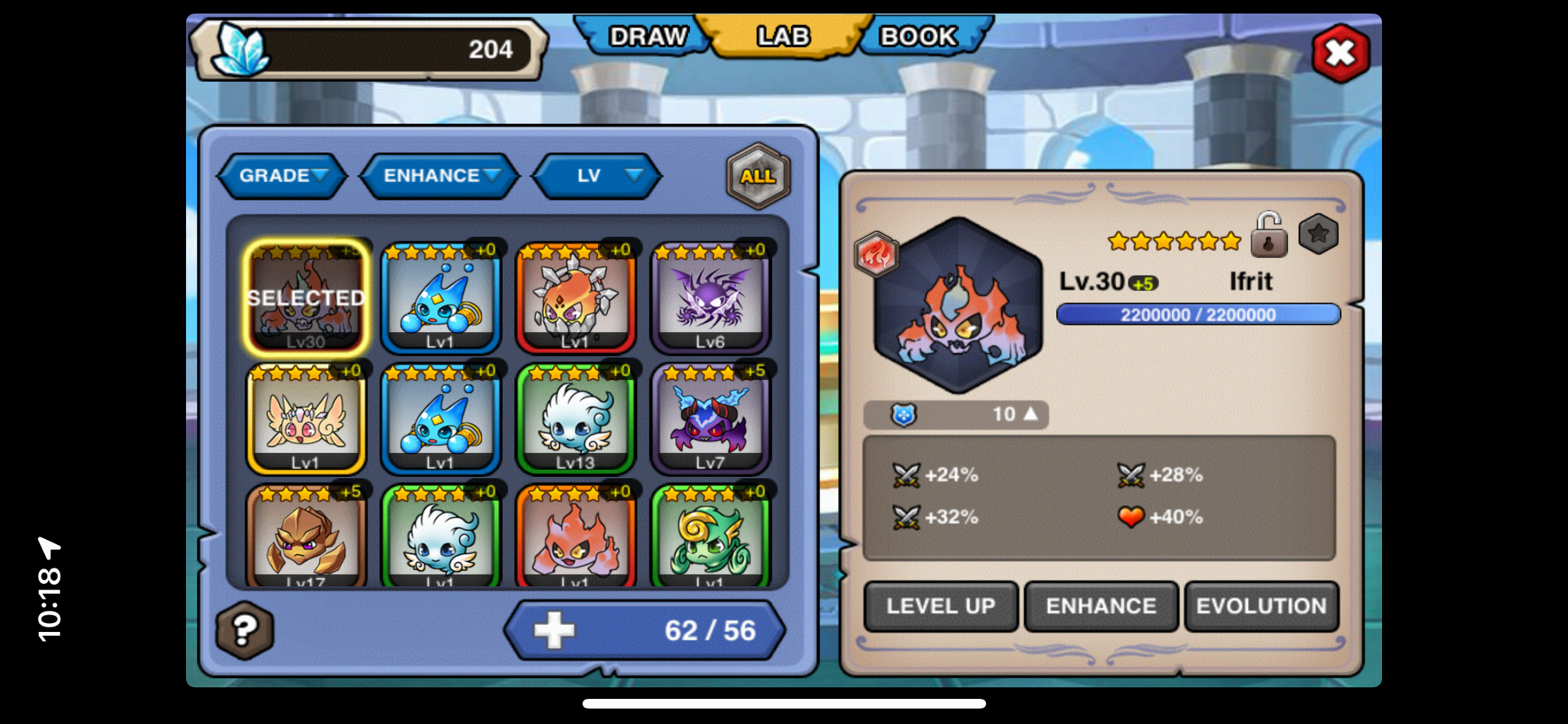Select the pink winged fairy pet

pyautogui.click(x=306, y=419)
